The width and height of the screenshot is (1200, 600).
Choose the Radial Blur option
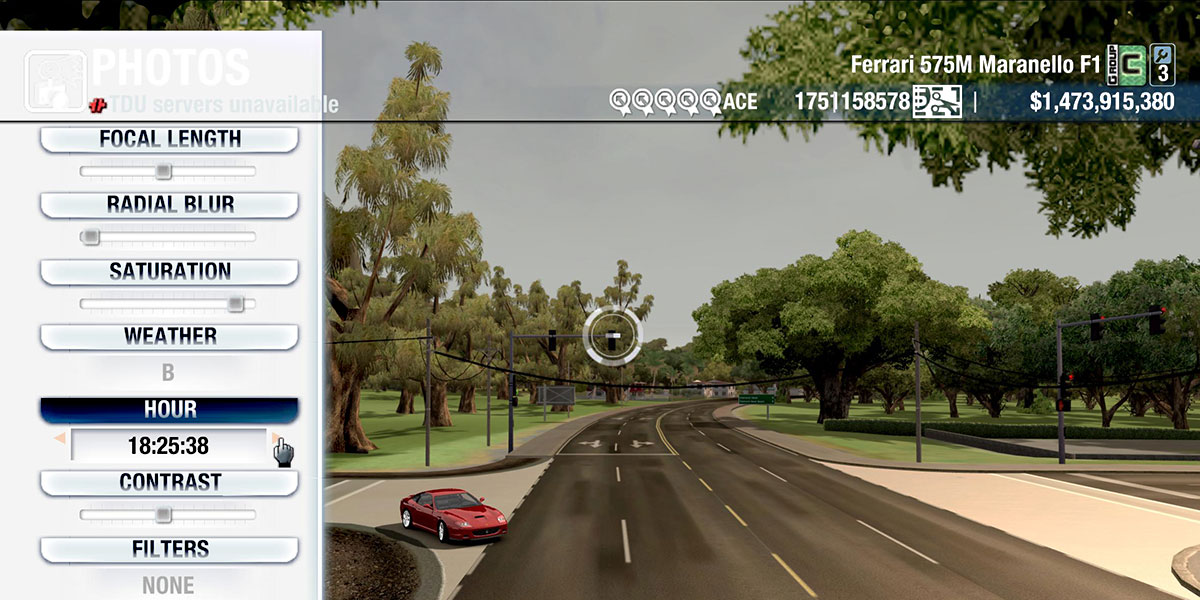tap(169, 205)
